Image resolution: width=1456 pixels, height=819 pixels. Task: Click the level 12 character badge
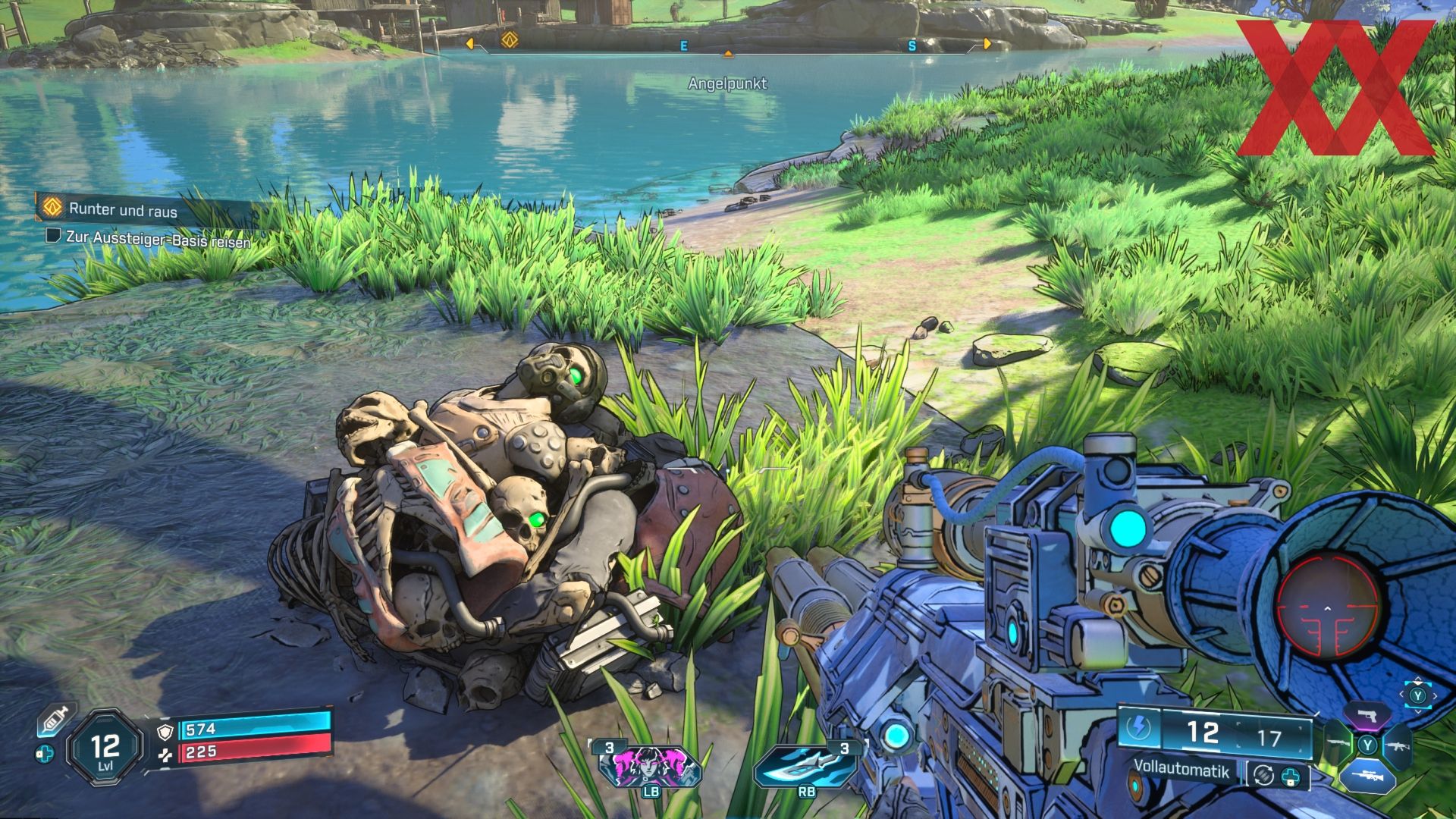(105, 748)
